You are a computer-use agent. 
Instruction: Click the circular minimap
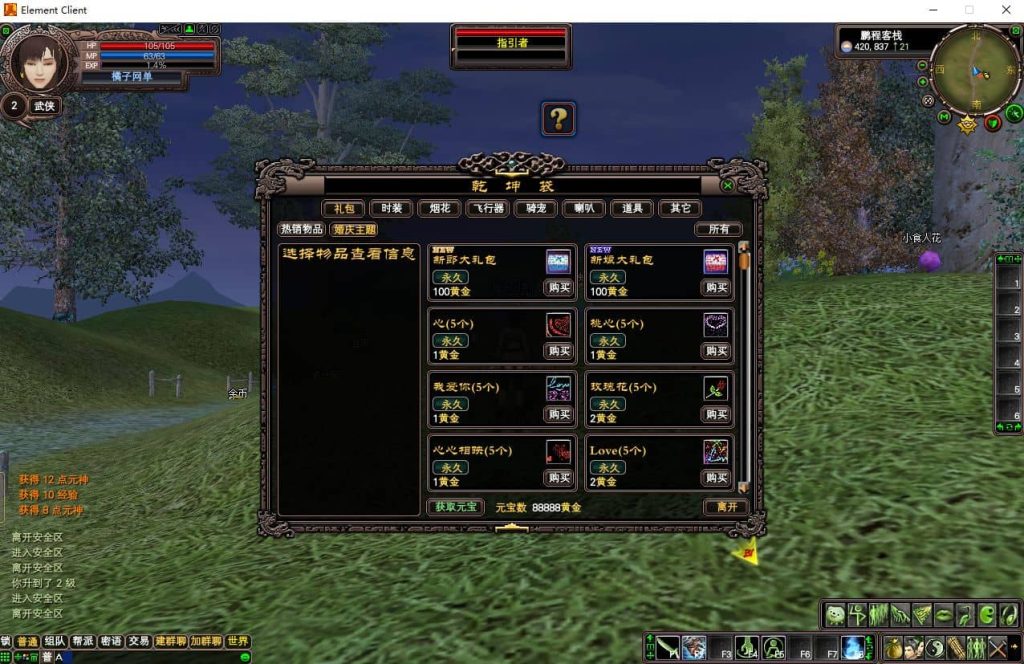pos(975,70)
